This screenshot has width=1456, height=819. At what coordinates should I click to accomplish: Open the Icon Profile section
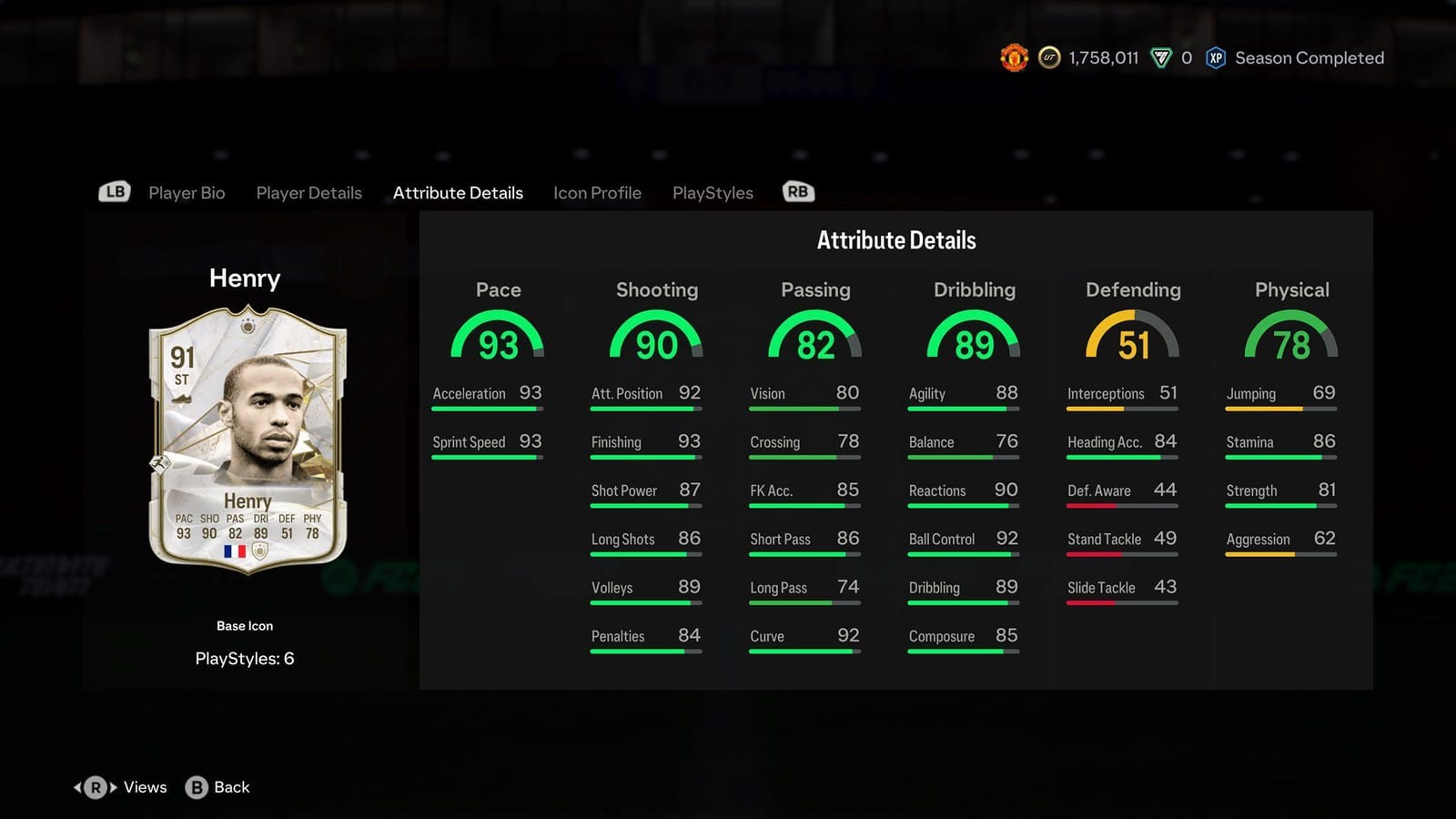[597, 193]
